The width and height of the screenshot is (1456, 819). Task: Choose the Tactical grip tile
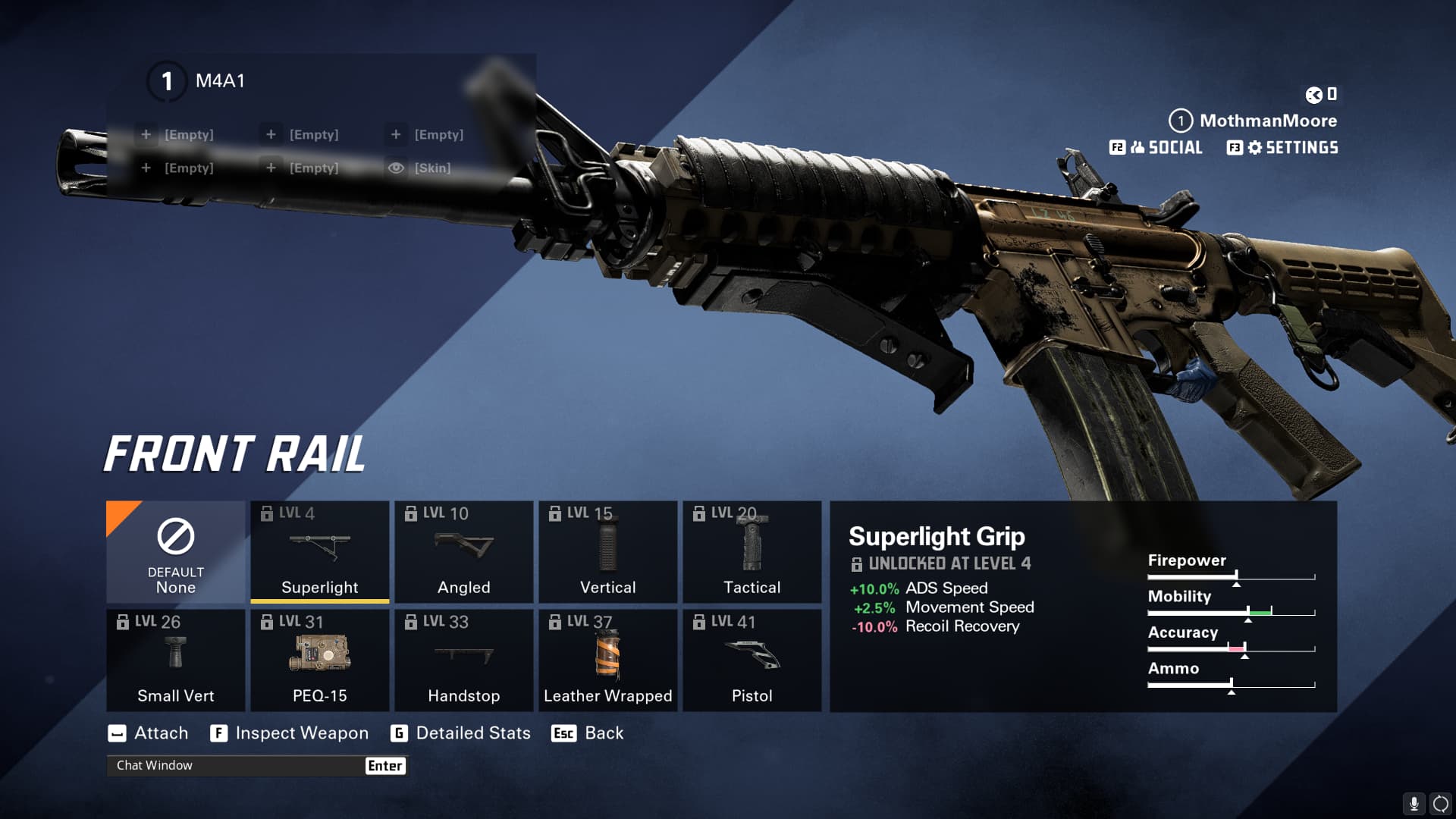tap(752, 552)
